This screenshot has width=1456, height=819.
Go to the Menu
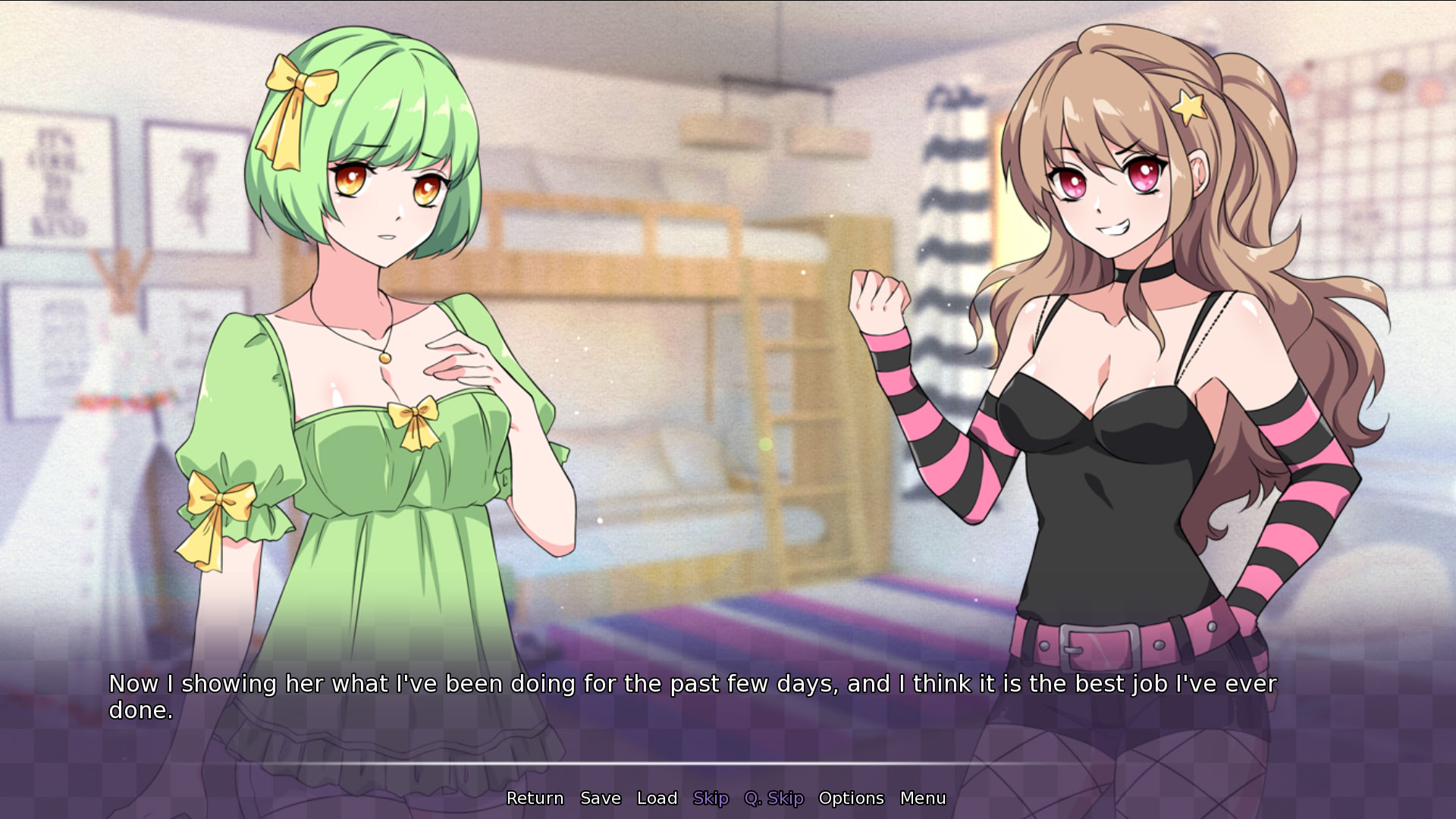pos(922,798)
